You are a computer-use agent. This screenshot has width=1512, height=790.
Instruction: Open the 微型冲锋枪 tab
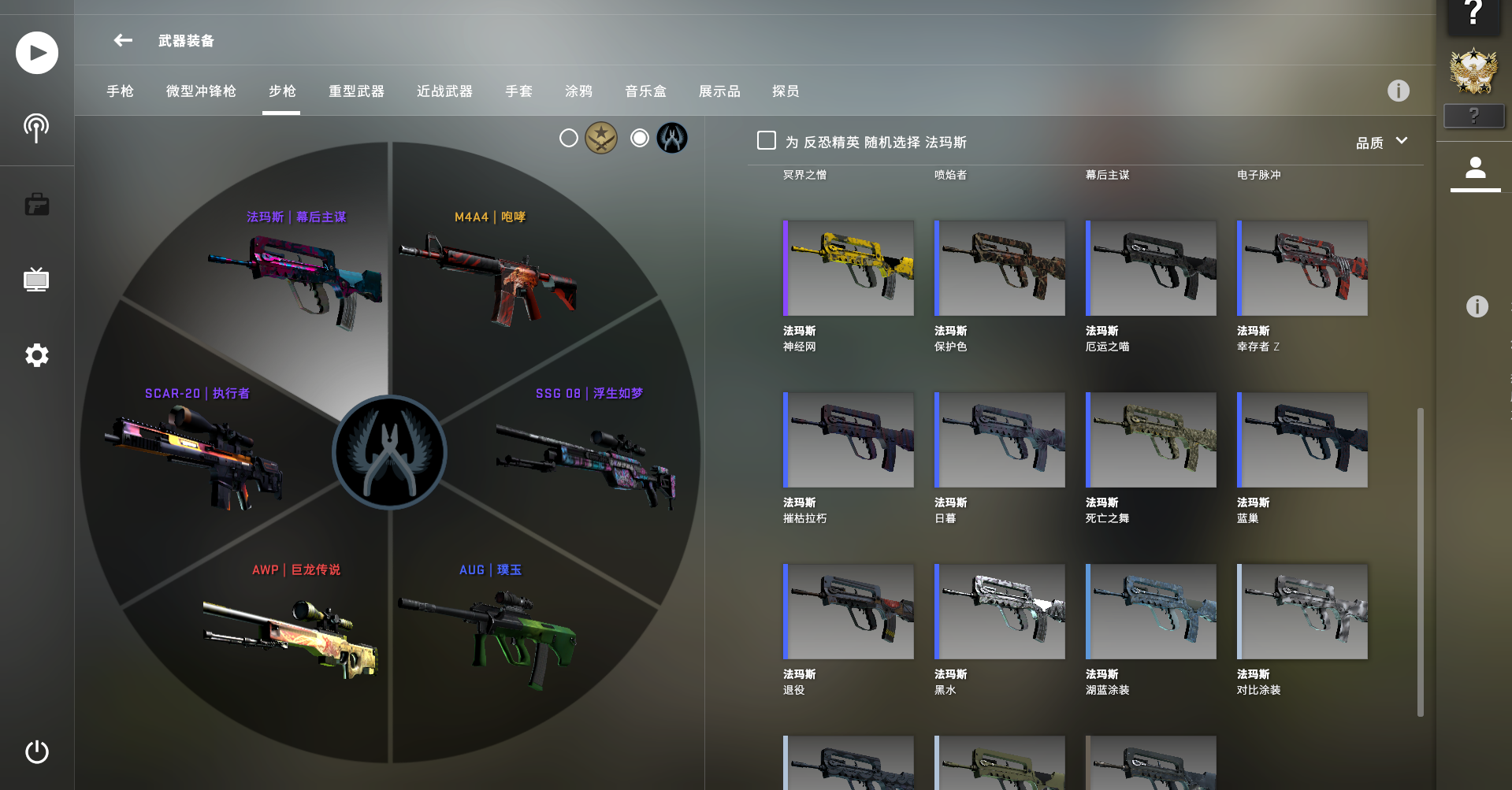(201, 91)
